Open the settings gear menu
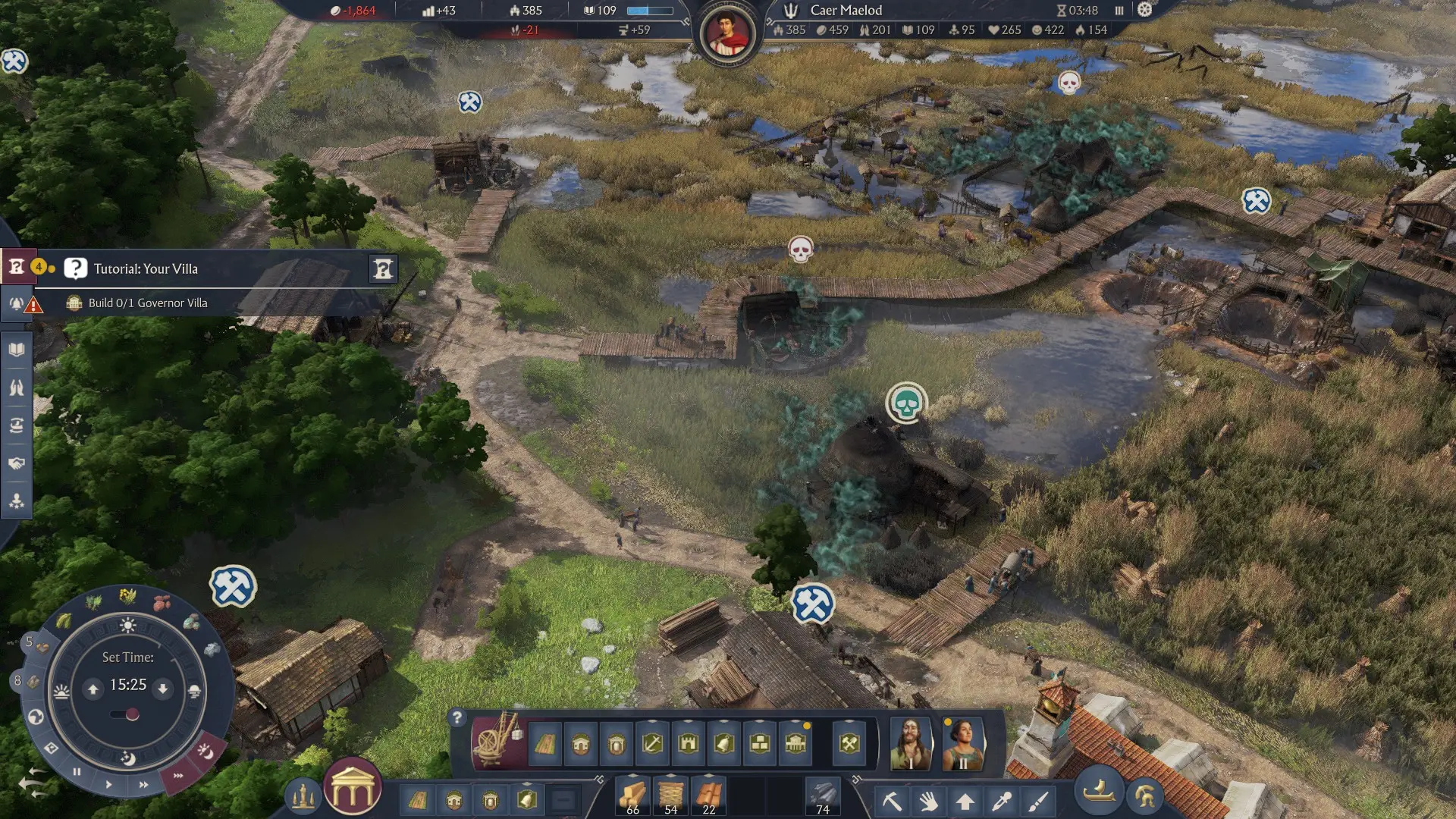The image size is (1456, 819). point(1145,10)
